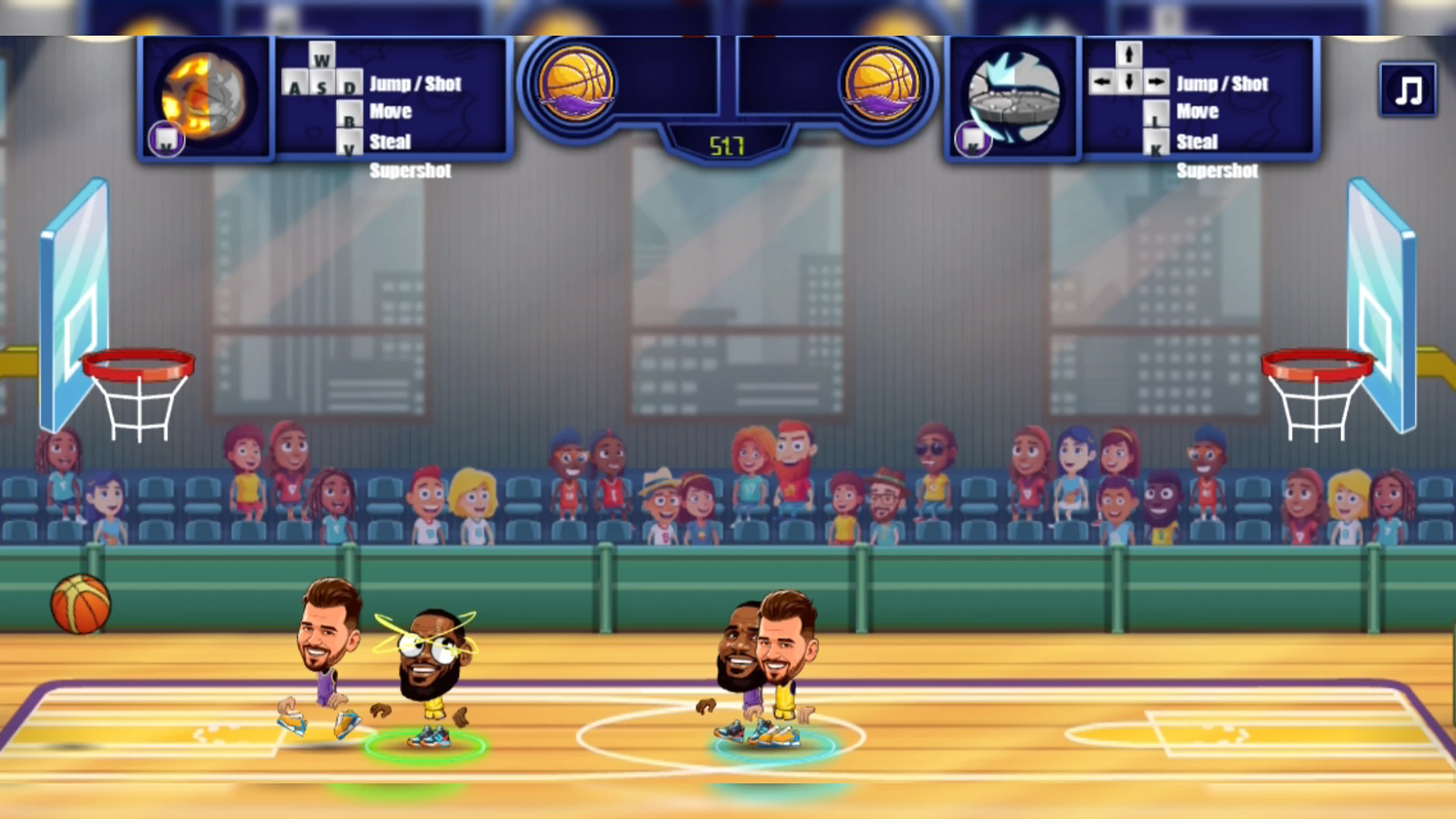Click the Jump / Shot label on the right

click(x=1221, y=84)
